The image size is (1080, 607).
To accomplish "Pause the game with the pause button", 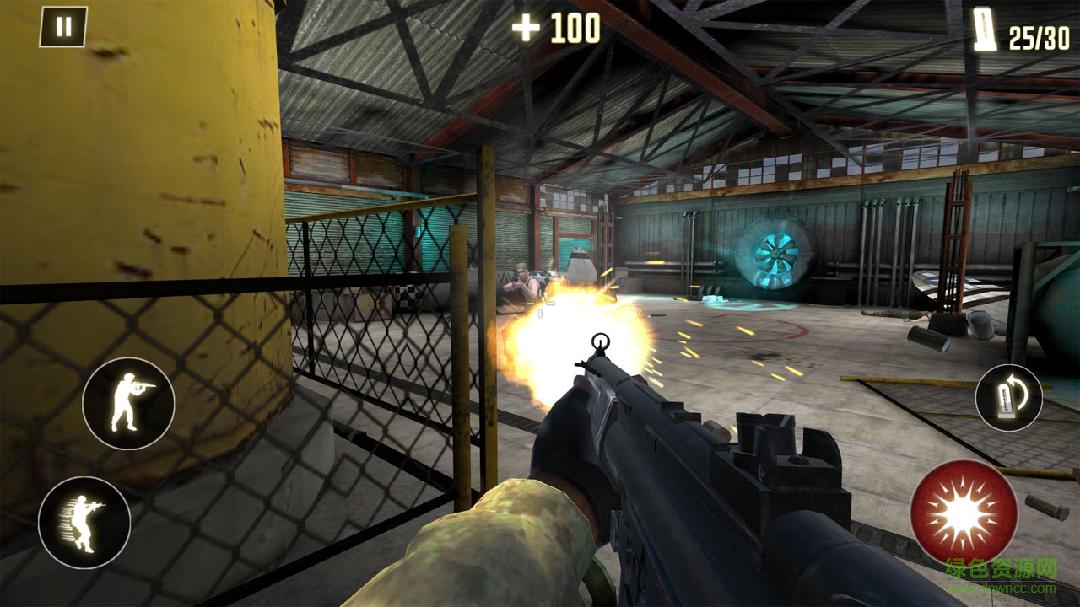I will 63,27.
